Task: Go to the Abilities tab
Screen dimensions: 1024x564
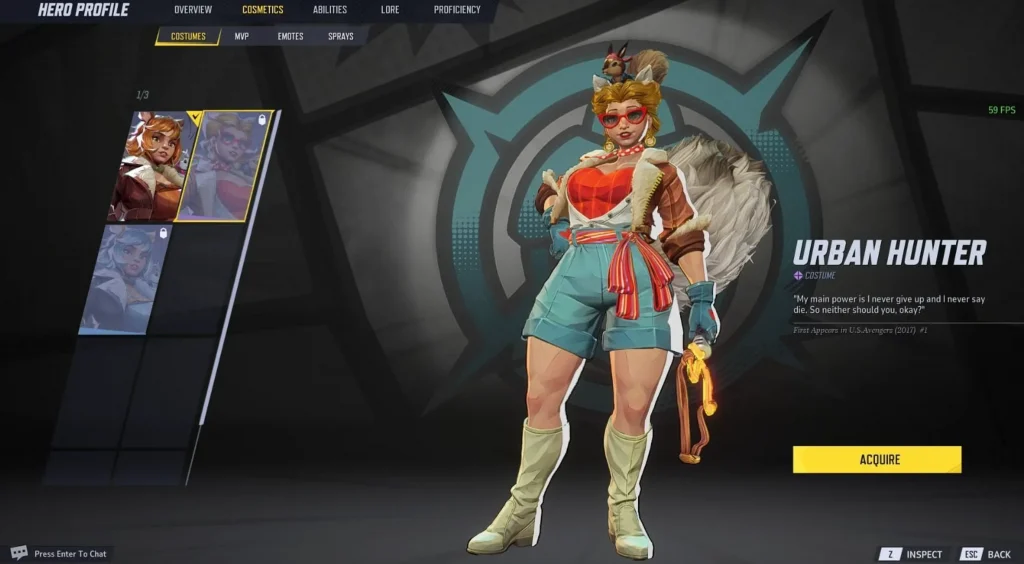Action: pos(330,10)
